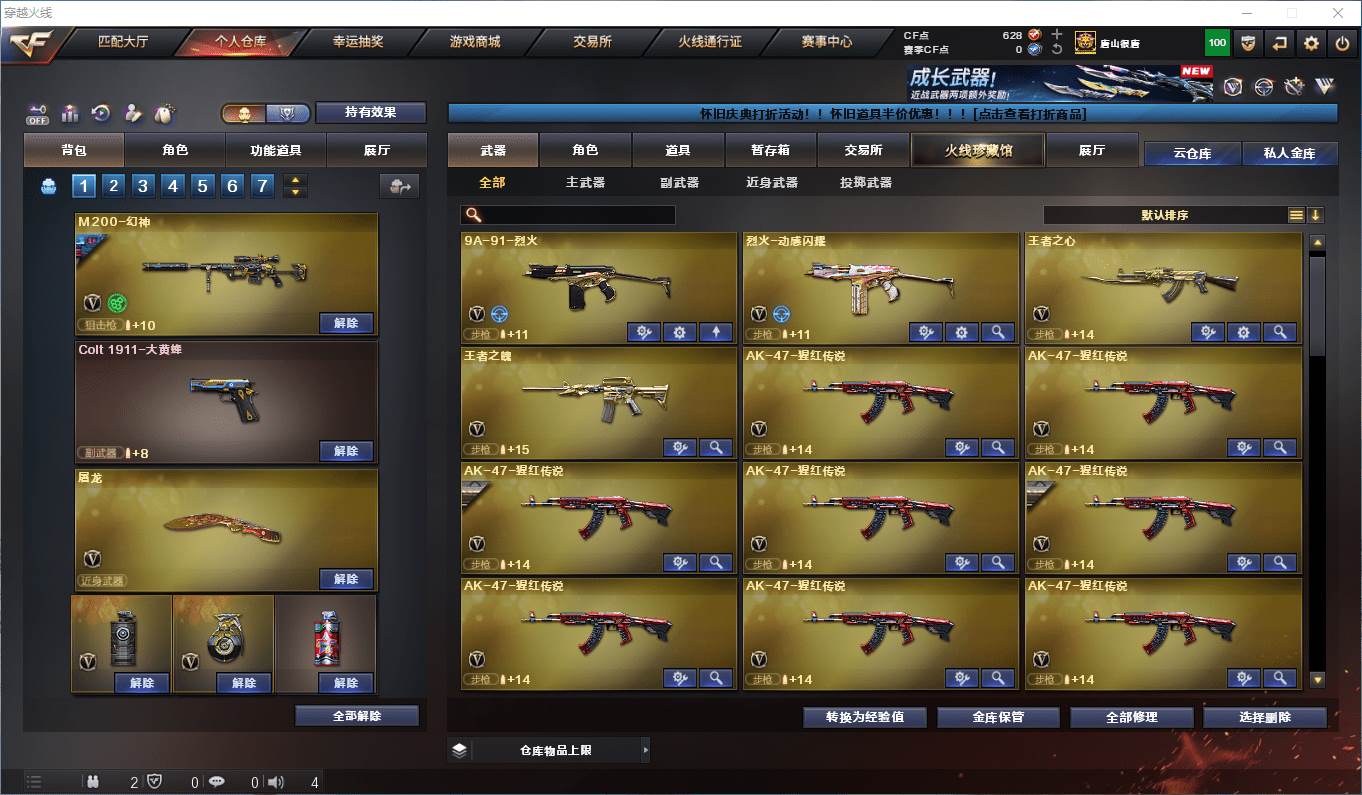This screenshot has width=1362, height=795.
Task: Open the 火线珍藏馆 collection tab
Action: coord(978,150)
